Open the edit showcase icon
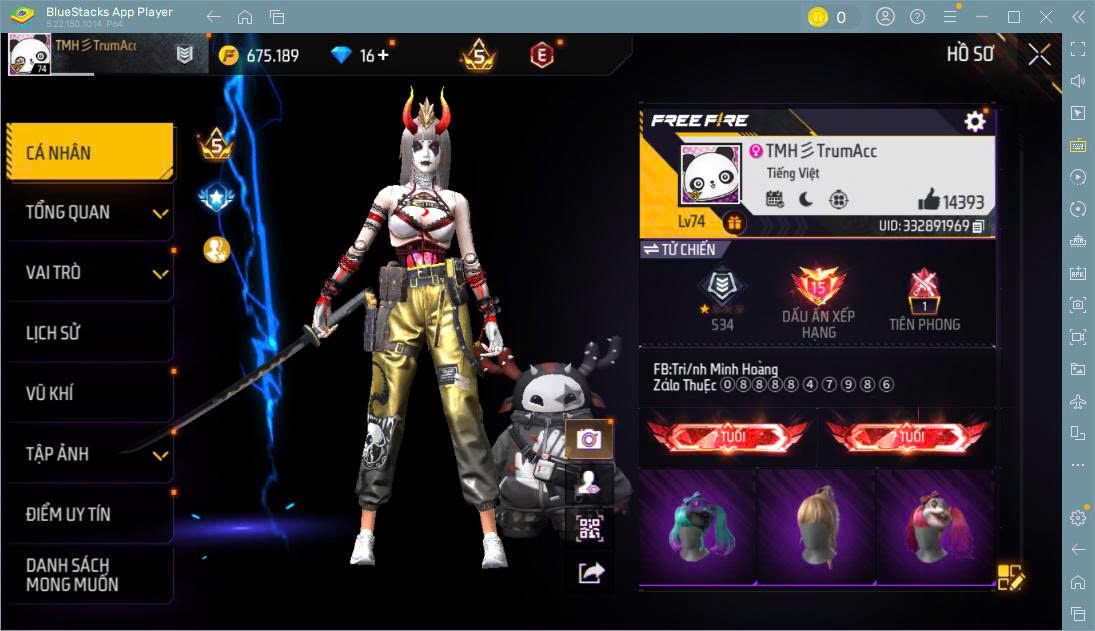 tap(1010, 577)
